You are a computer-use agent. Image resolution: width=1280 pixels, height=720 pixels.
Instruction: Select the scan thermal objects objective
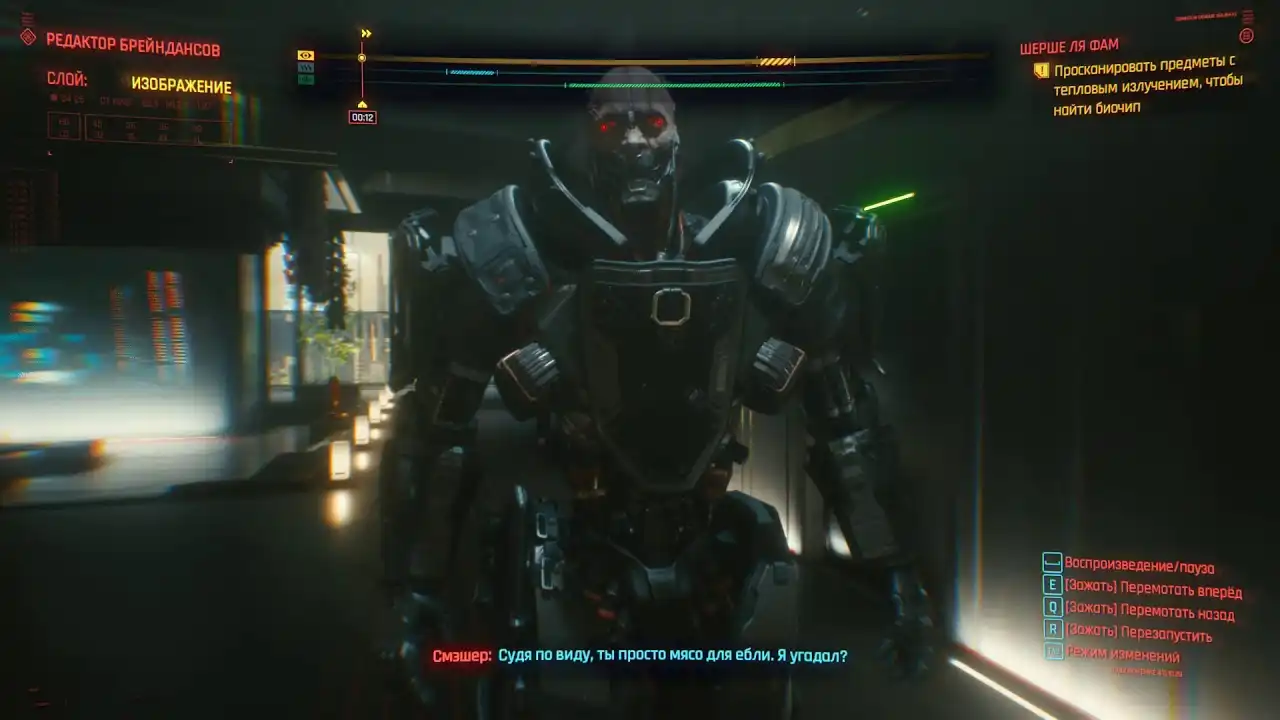point(1144,89)
